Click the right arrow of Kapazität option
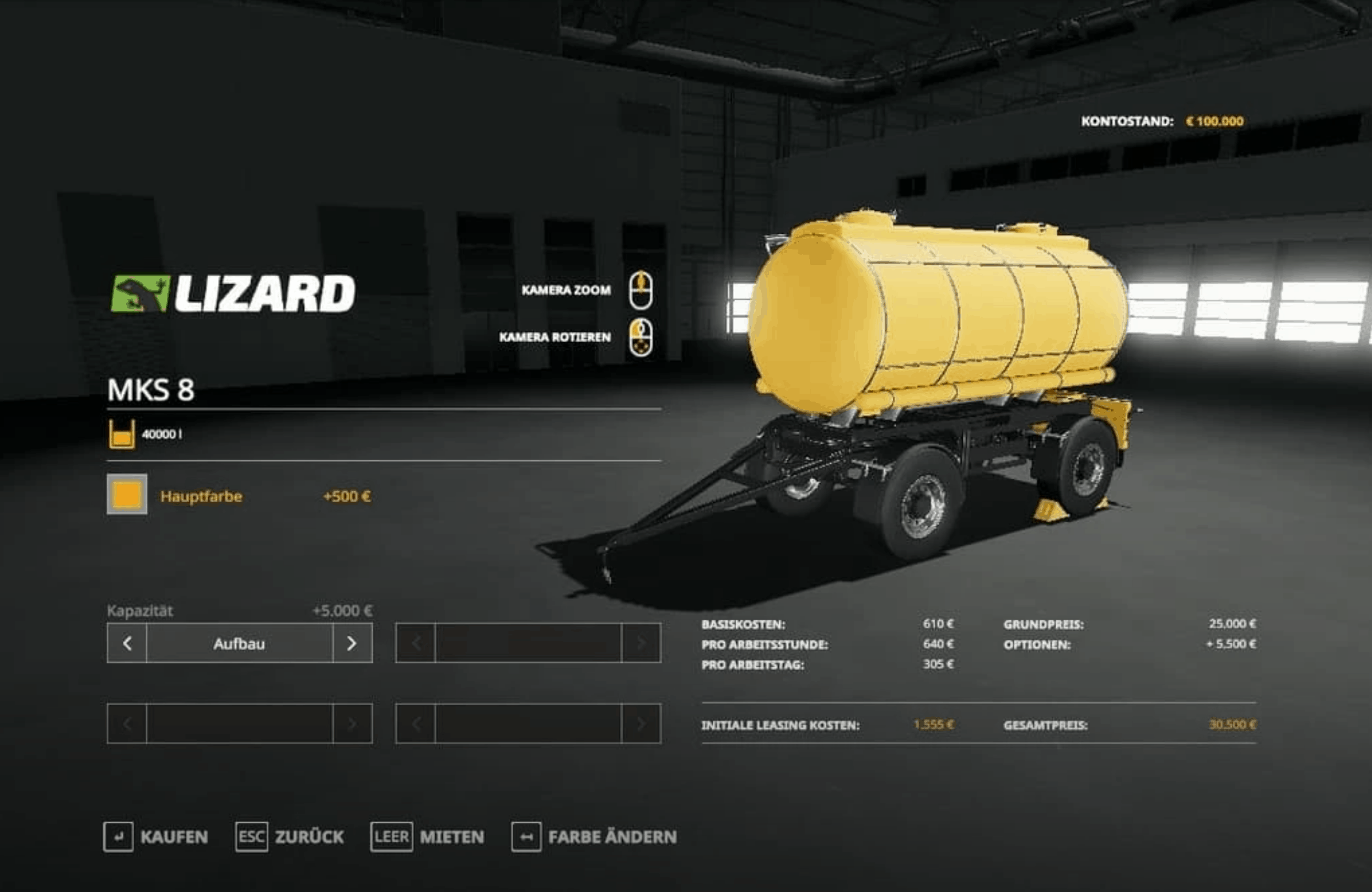Image resolution: width=1372 pixels, height=892 pixels. click(x=352, y=643)
